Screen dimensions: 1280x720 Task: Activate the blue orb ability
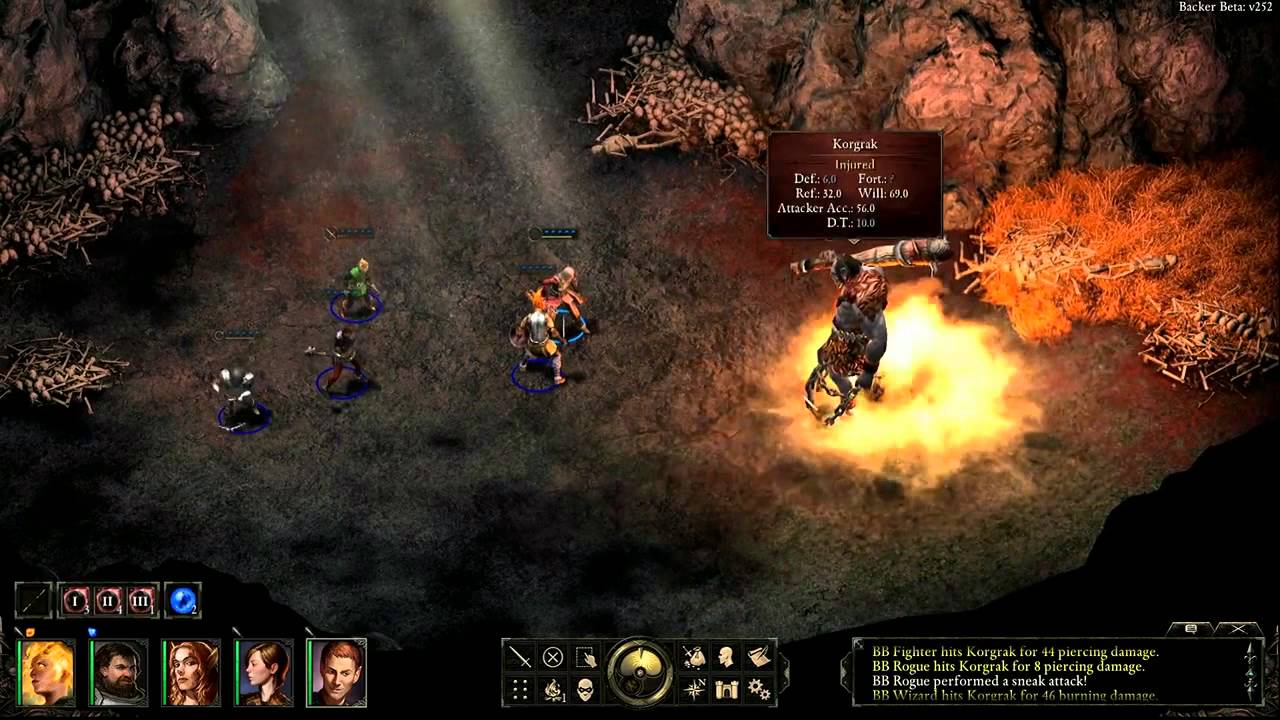click(x=183, y=601)
